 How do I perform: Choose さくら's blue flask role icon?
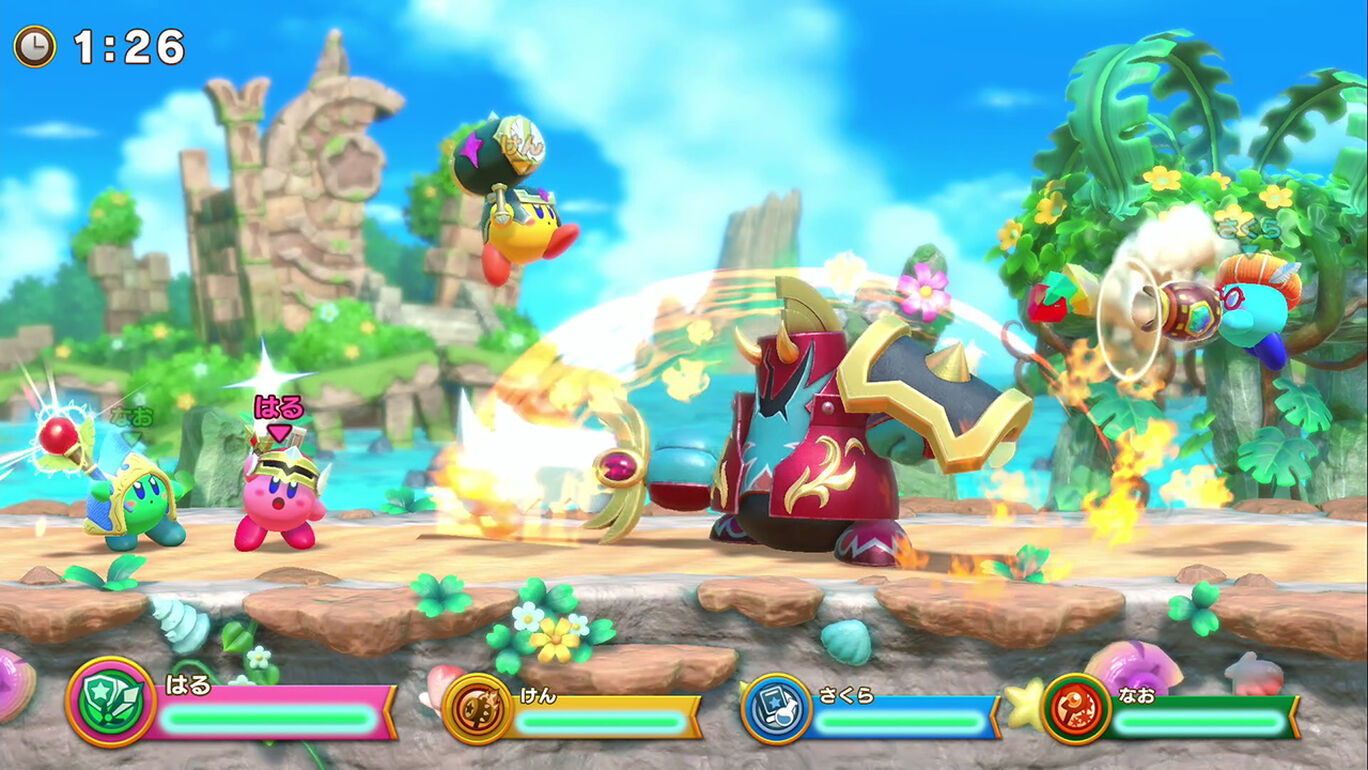click(776, 708)
